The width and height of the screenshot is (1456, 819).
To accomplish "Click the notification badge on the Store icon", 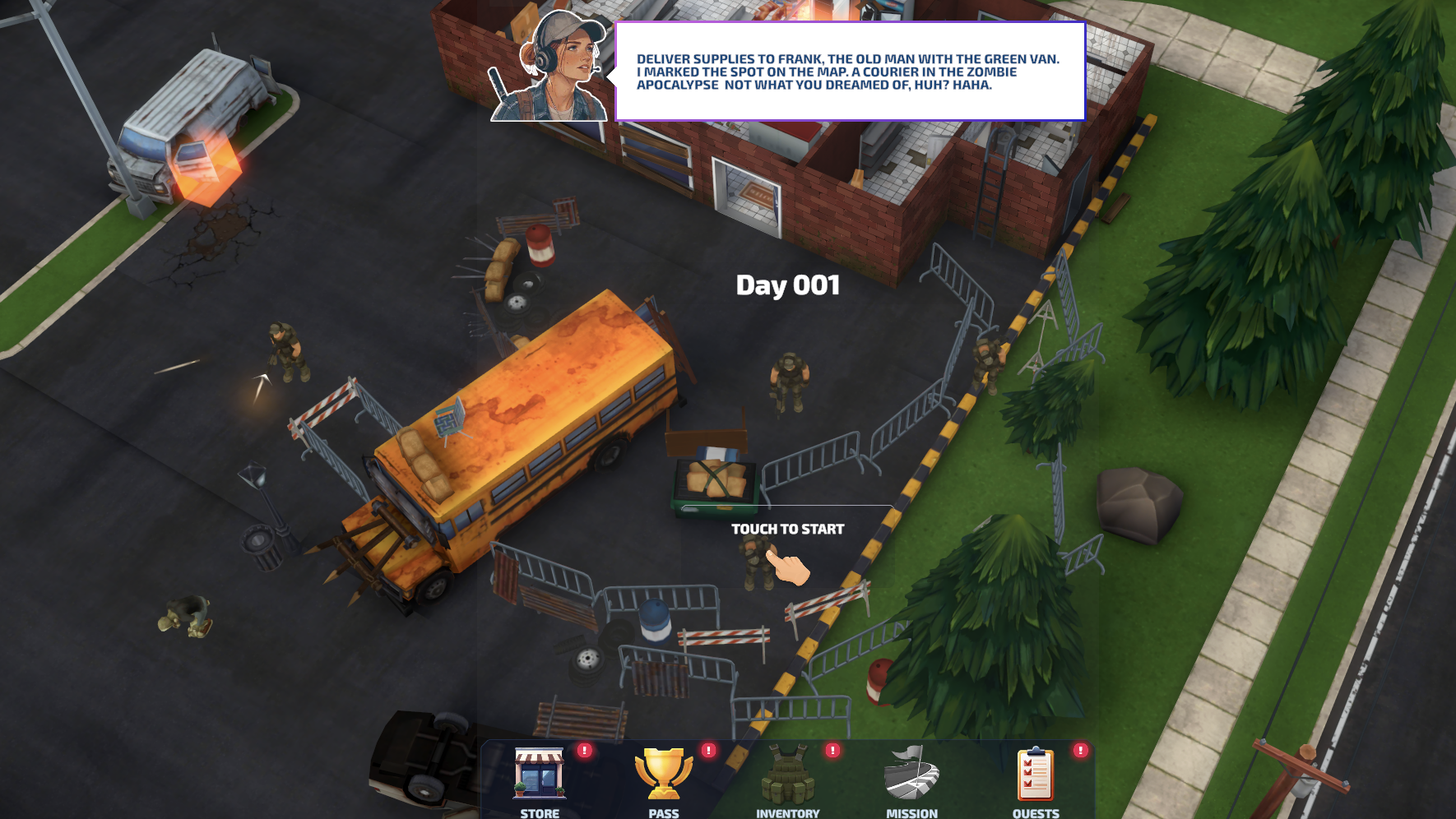I will pos(586,749).
